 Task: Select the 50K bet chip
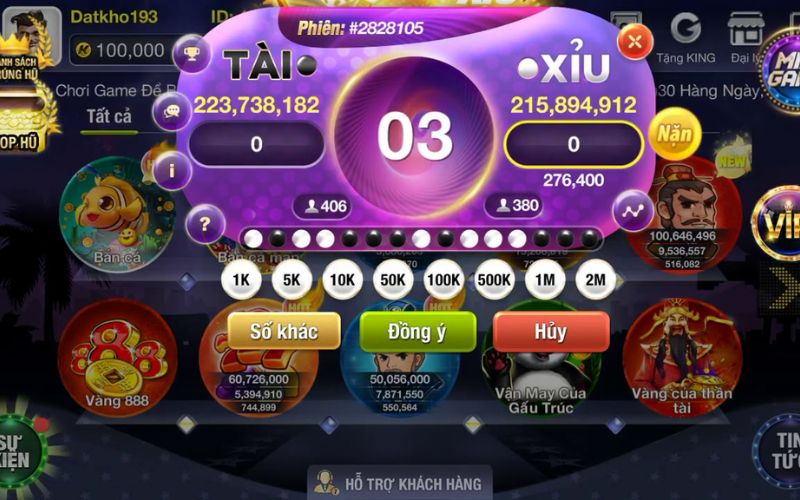pos(392,280)
